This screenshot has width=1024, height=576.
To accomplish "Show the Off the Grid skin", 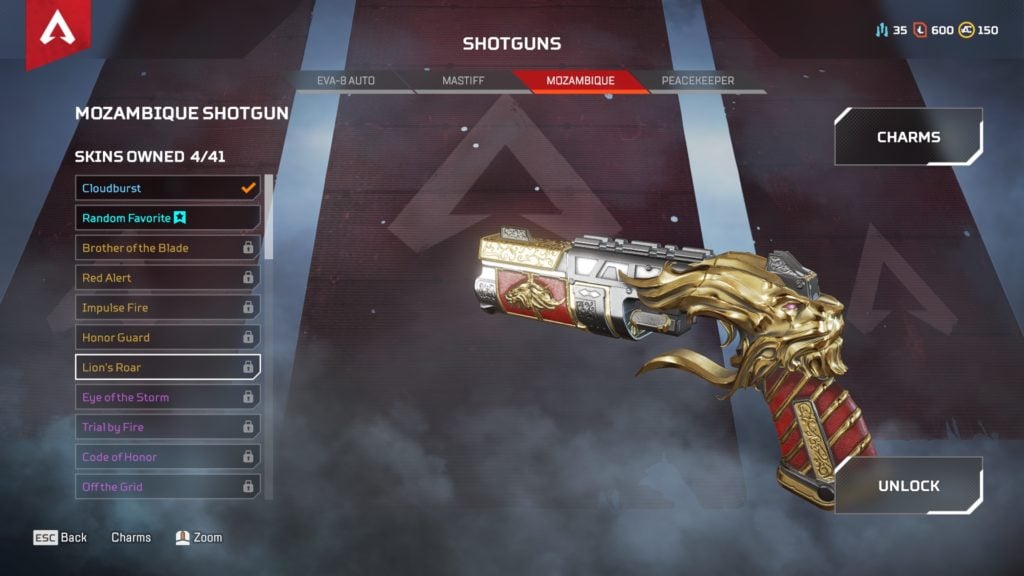I will pyautogui.click(x=168, y=487).
